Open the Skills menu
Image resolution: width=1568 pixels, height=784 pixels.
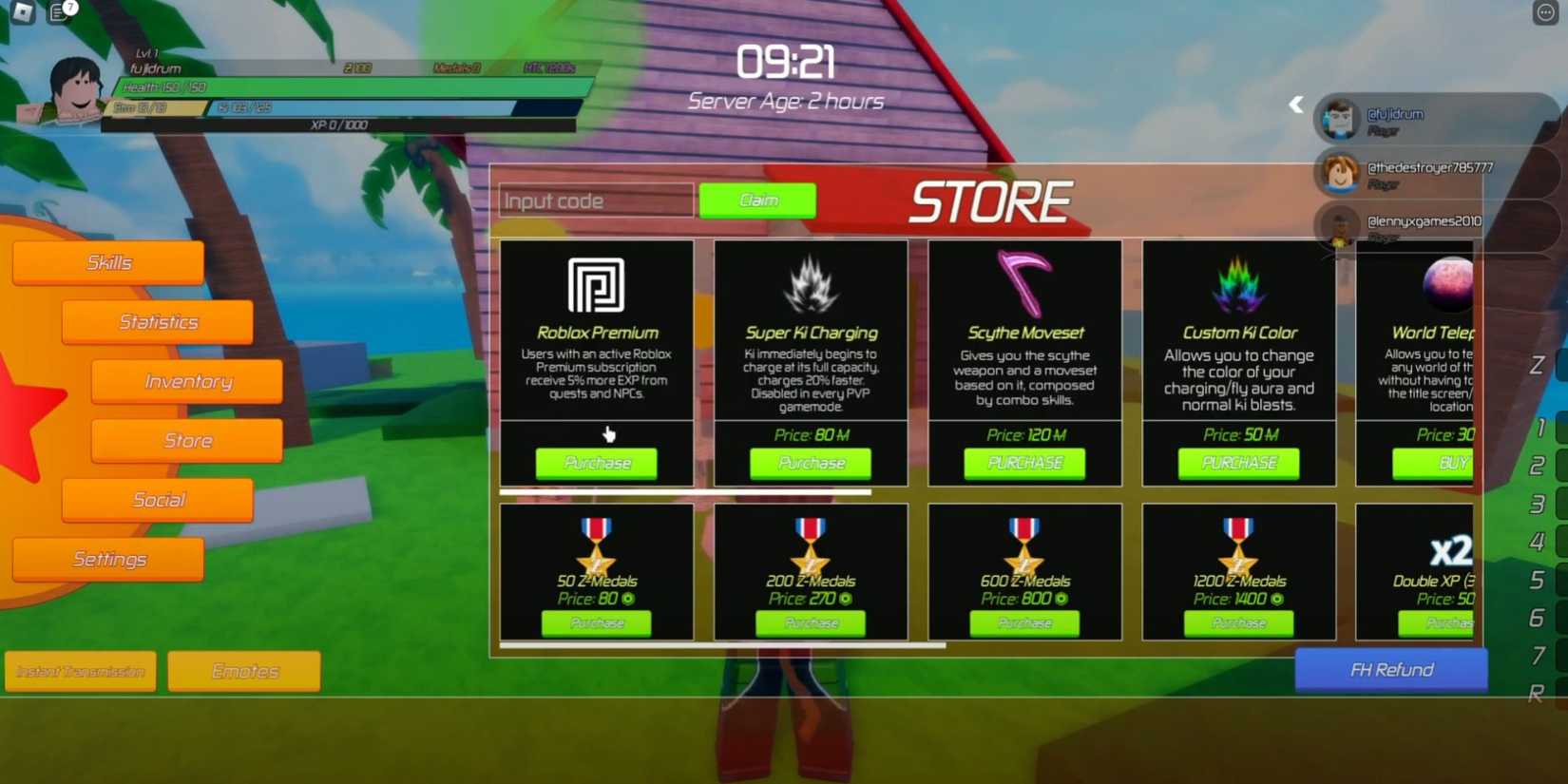click(107, 261)
